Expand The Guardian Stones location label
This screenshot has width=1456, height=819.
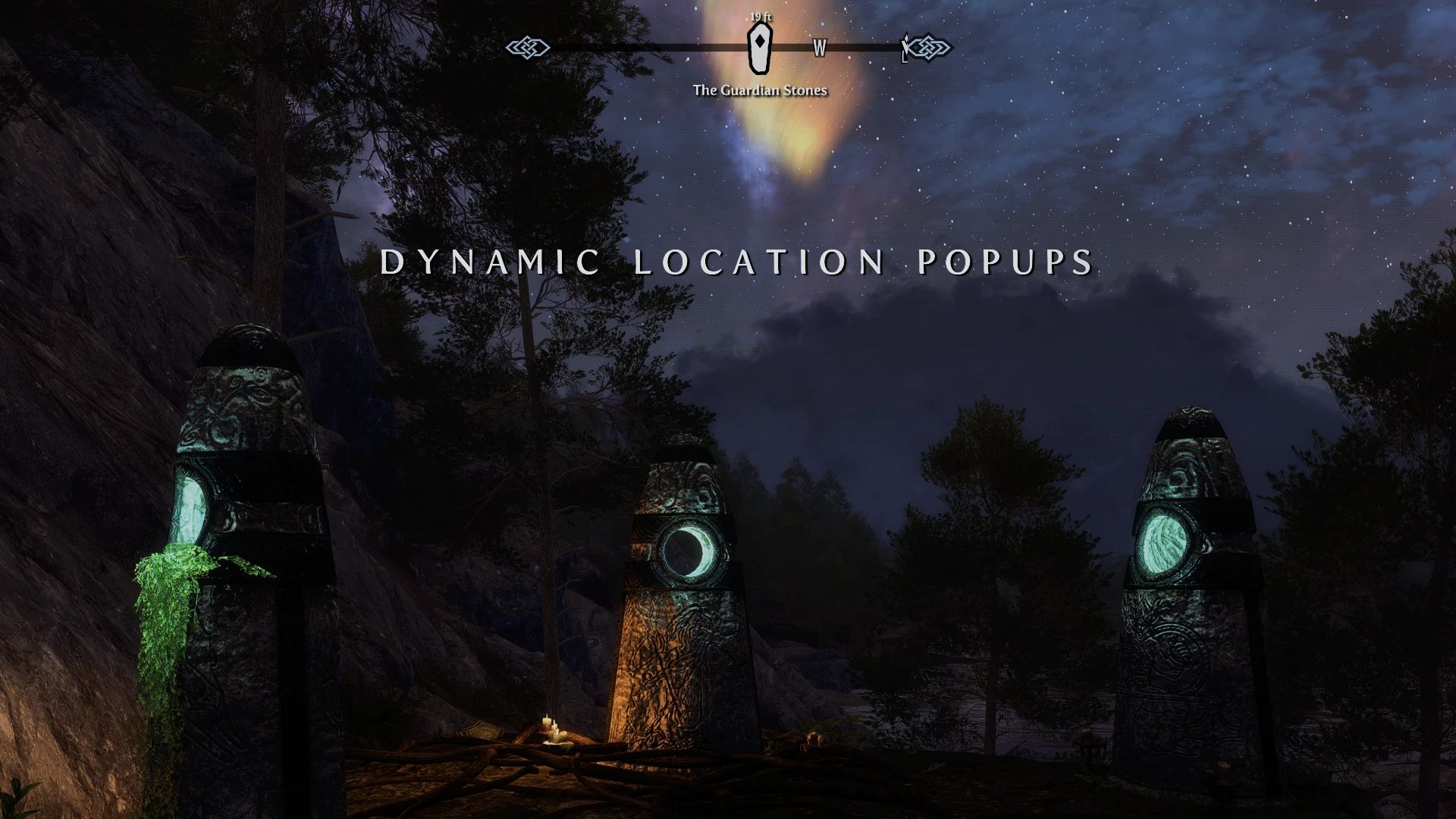pyautogui.click(x=761, y=89)
